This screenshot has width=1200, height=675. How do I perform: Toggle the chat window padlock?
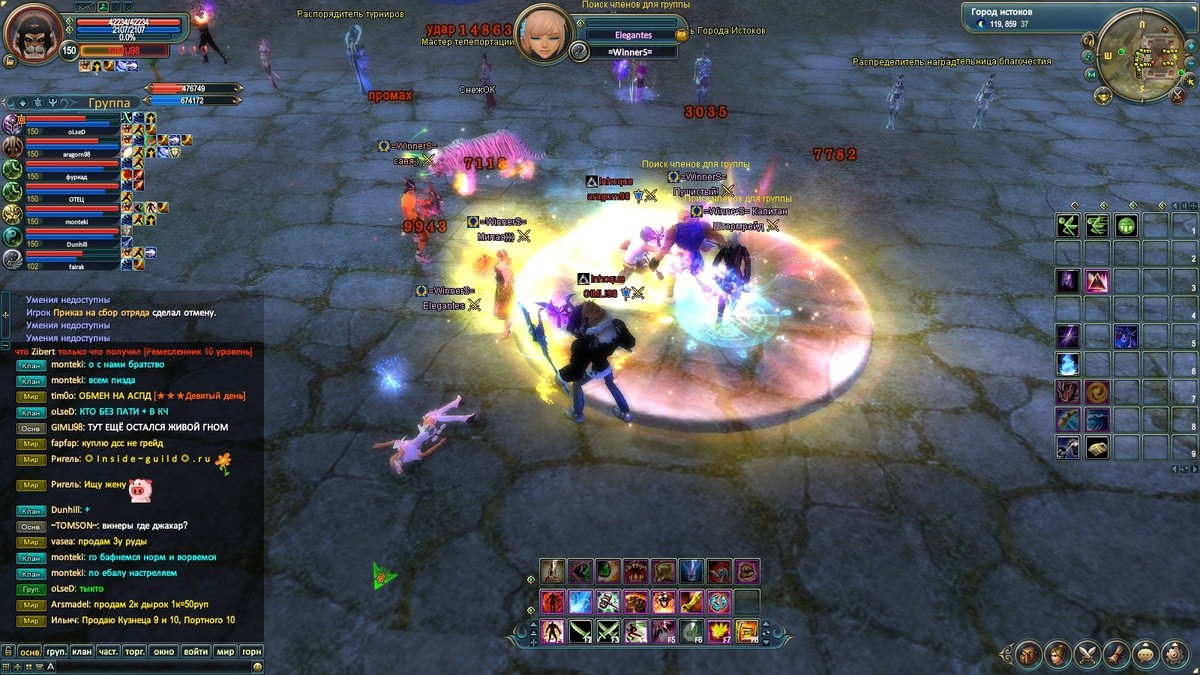[x=8, y=652]
